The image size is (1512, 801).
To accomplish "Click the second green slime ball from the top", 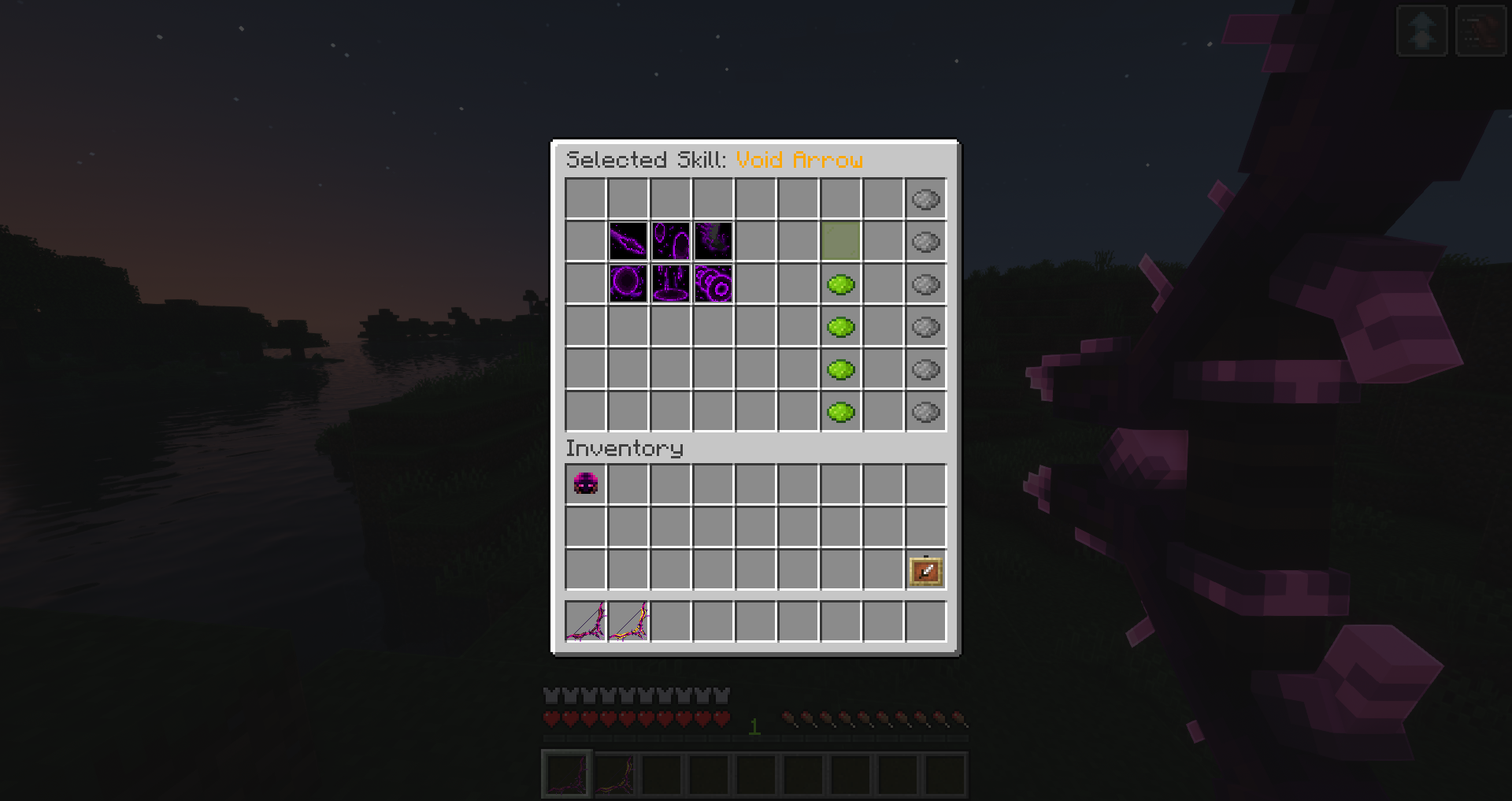I will click(x=841, y=327).
